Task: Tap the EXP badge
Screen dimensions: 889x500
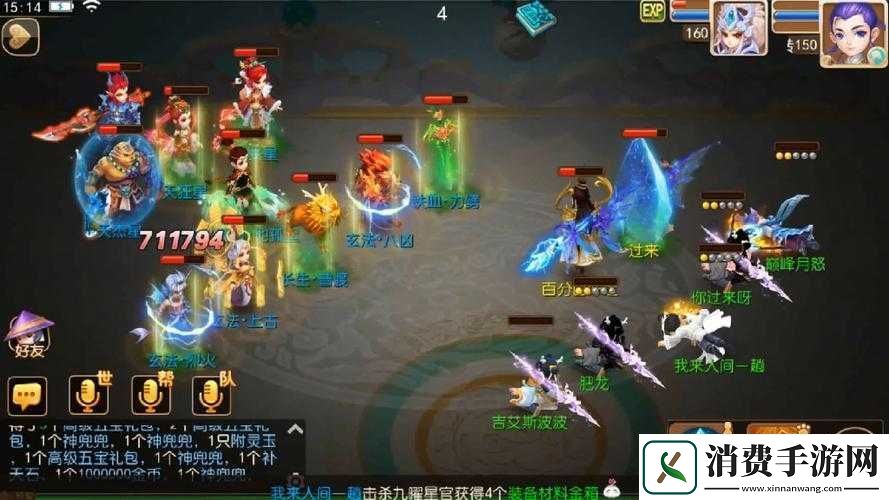Action: point(653,12)
